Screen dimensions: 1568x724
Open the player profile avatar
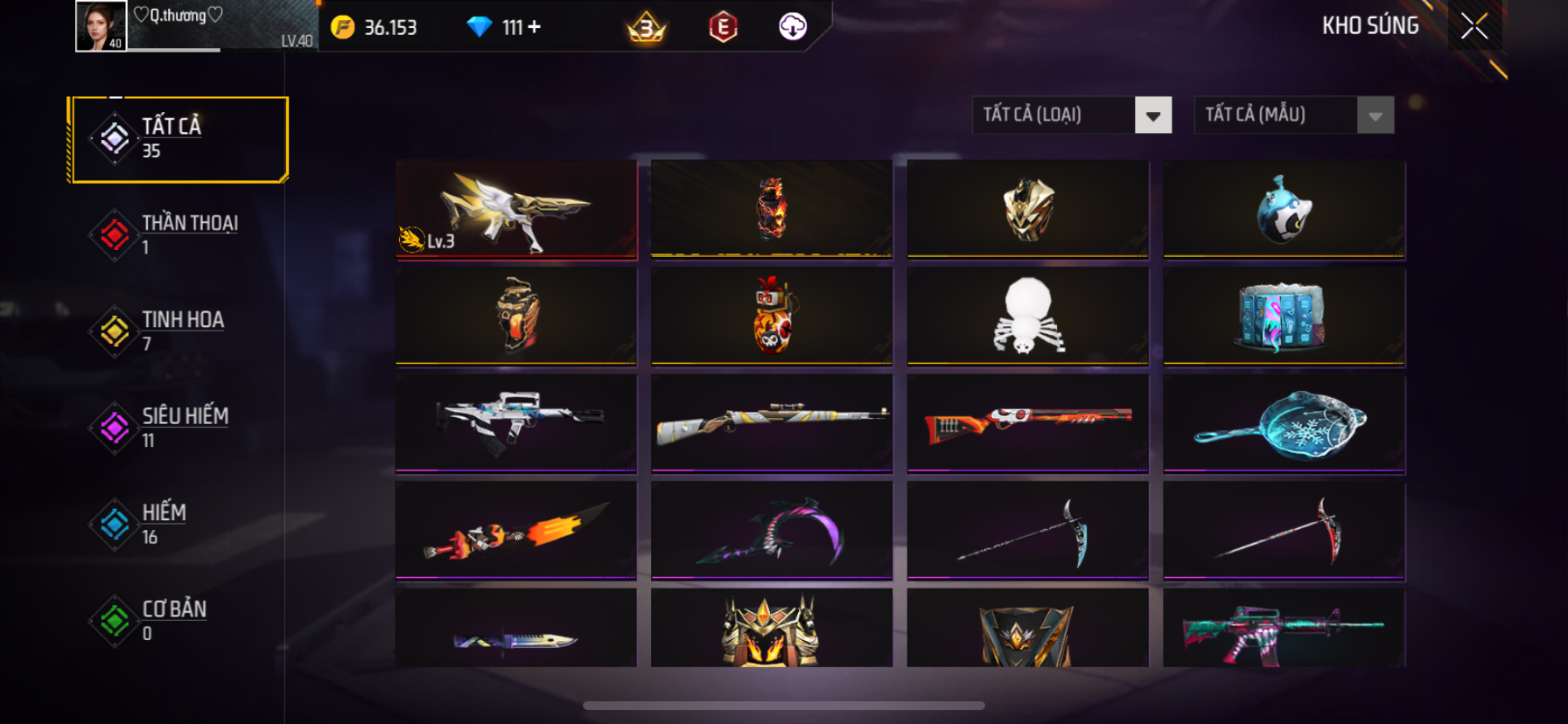pos(101,26)
